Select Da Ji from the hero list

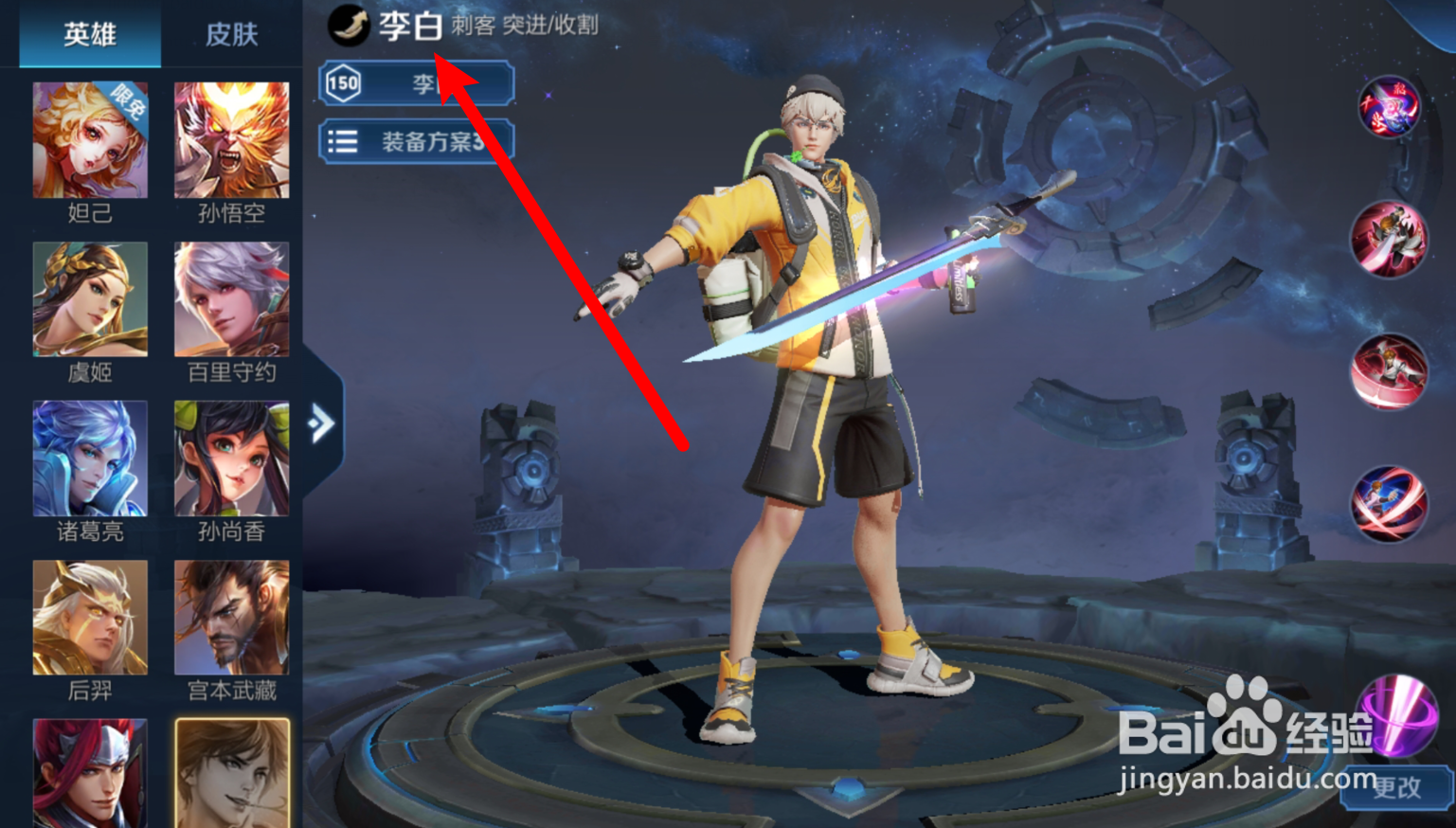tap(90, 139)
